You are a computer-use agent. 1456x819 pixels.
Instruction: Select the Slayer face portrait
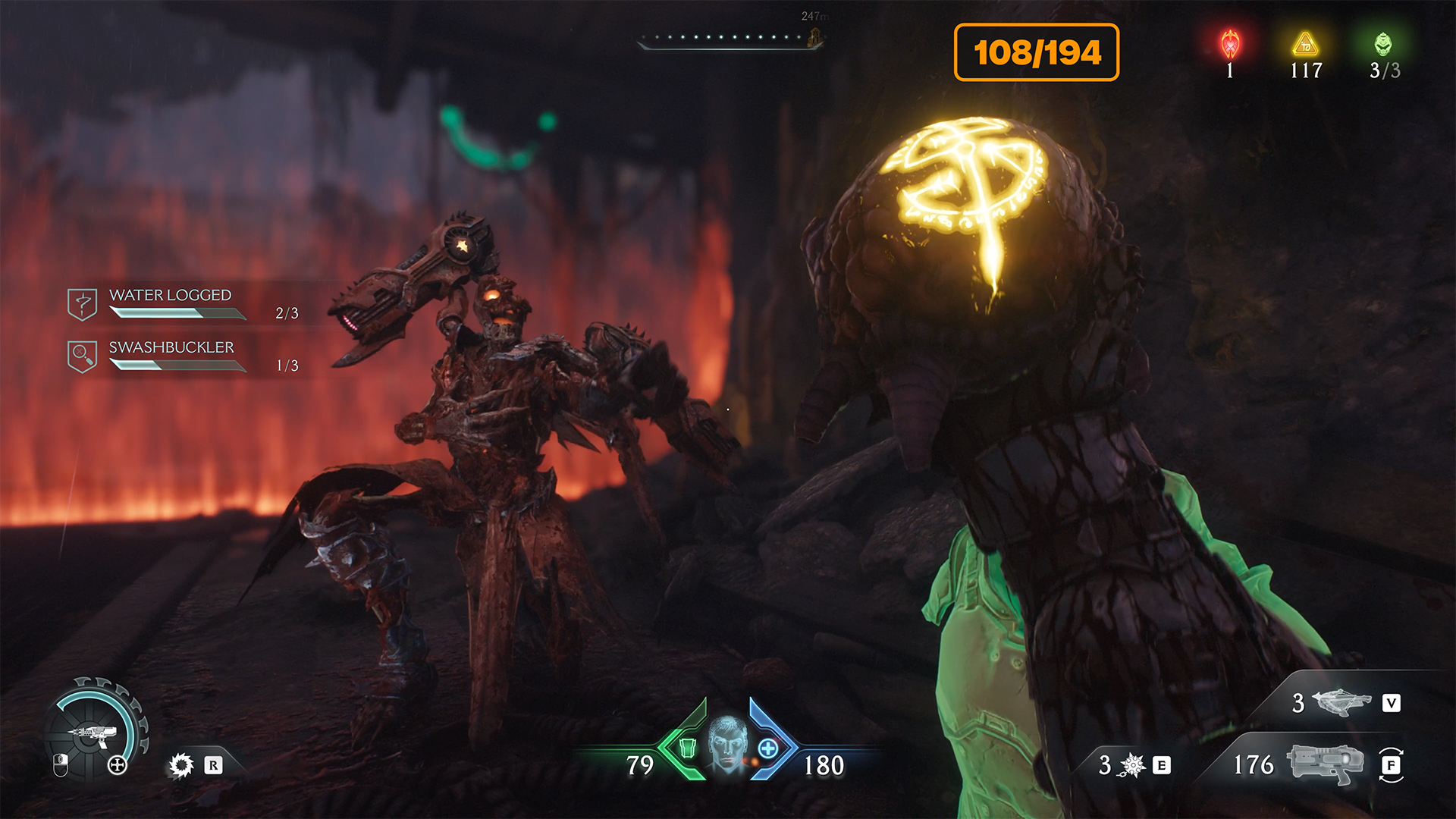pos(727,745)
